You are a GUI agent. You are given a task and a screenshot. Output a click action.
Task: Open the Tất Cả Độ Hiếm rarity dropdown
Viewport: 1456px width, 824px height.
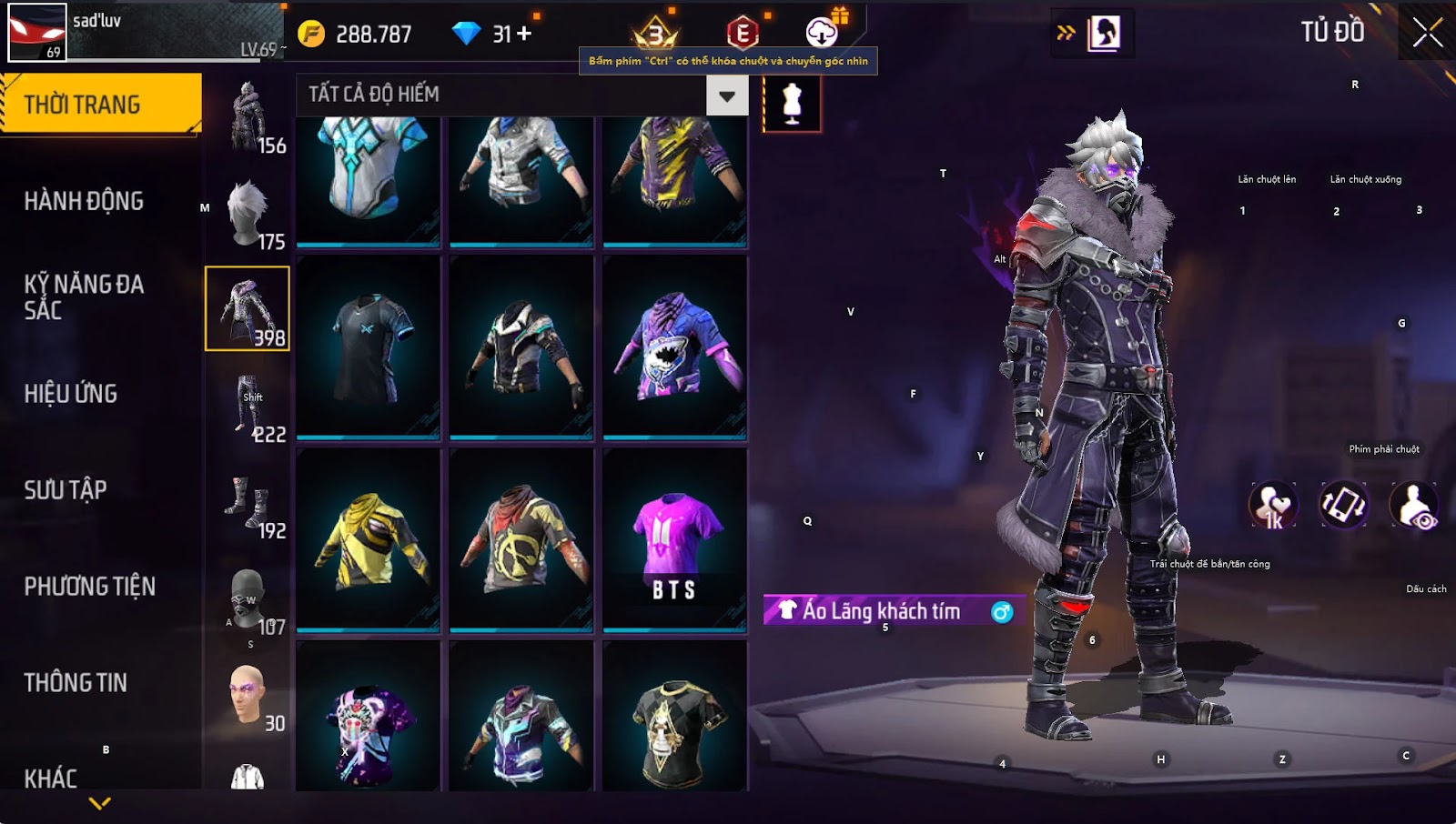pos(727,95)
